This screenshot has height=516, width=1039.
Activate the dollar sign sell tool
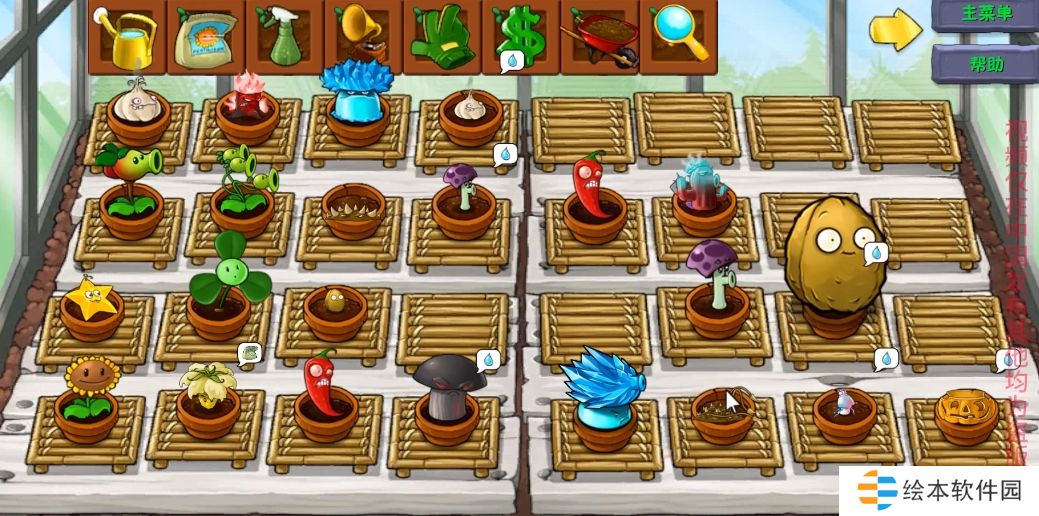point(520,37)
